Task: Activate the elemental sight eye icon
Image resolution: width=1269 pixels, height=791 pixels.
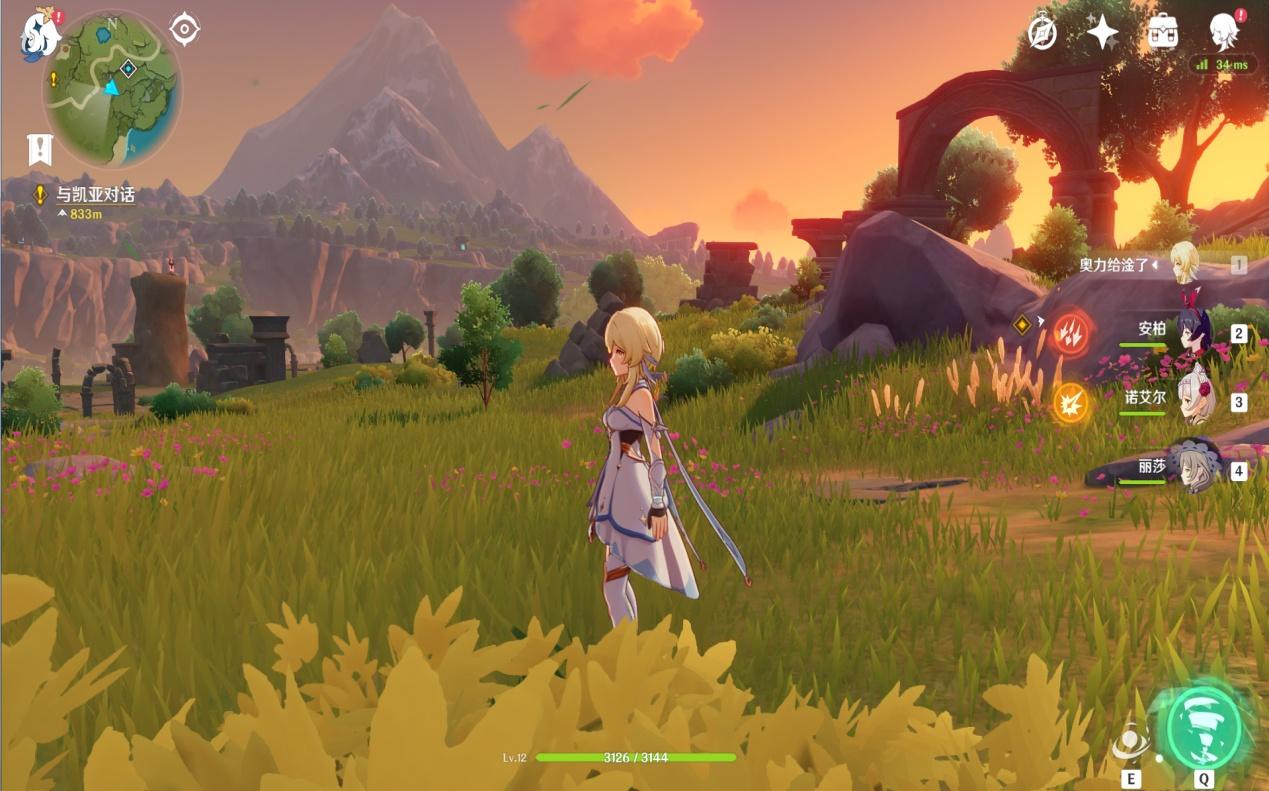Action: point(185,29)
